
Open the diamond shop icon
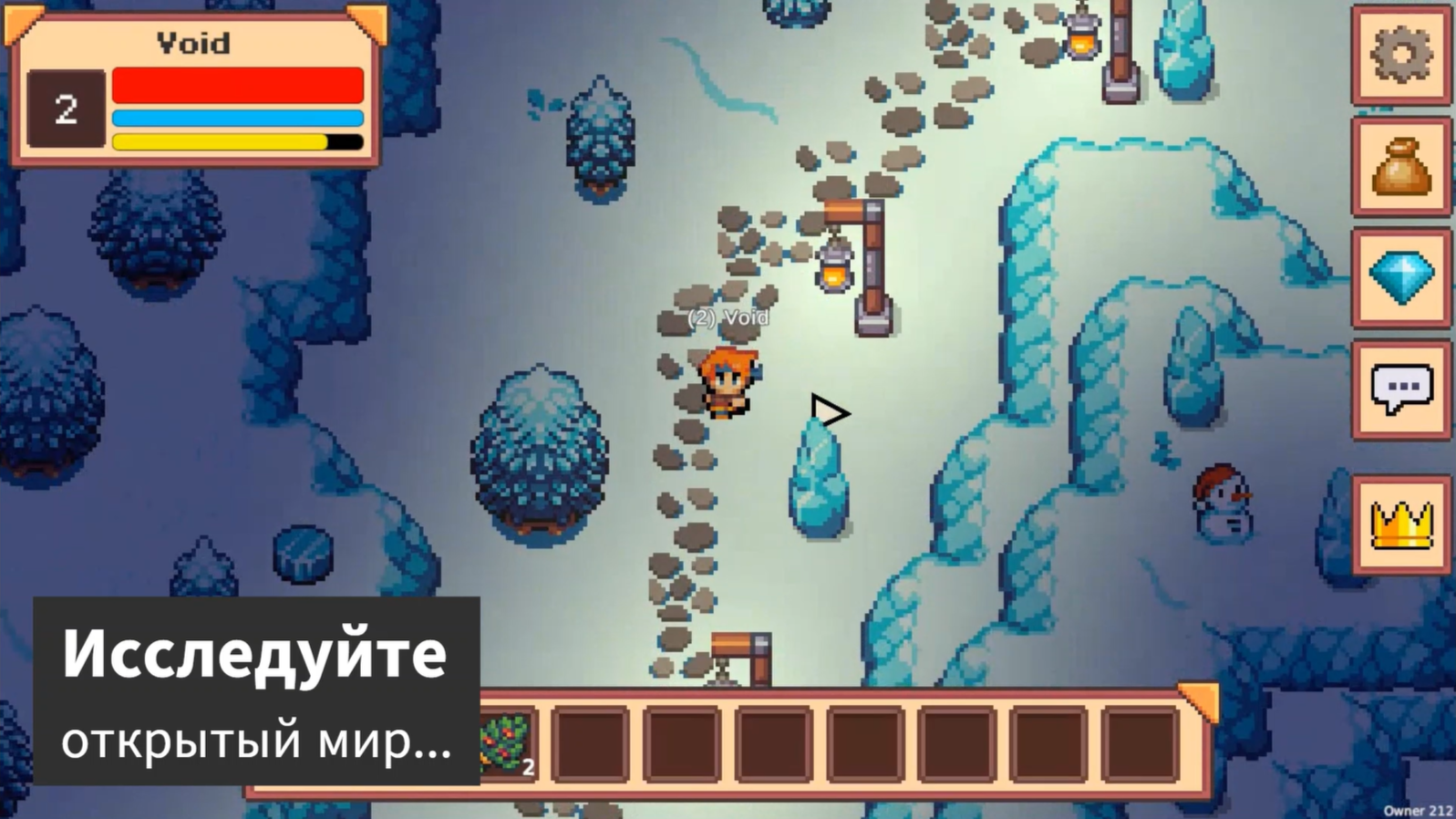[x=1401, y=278]
